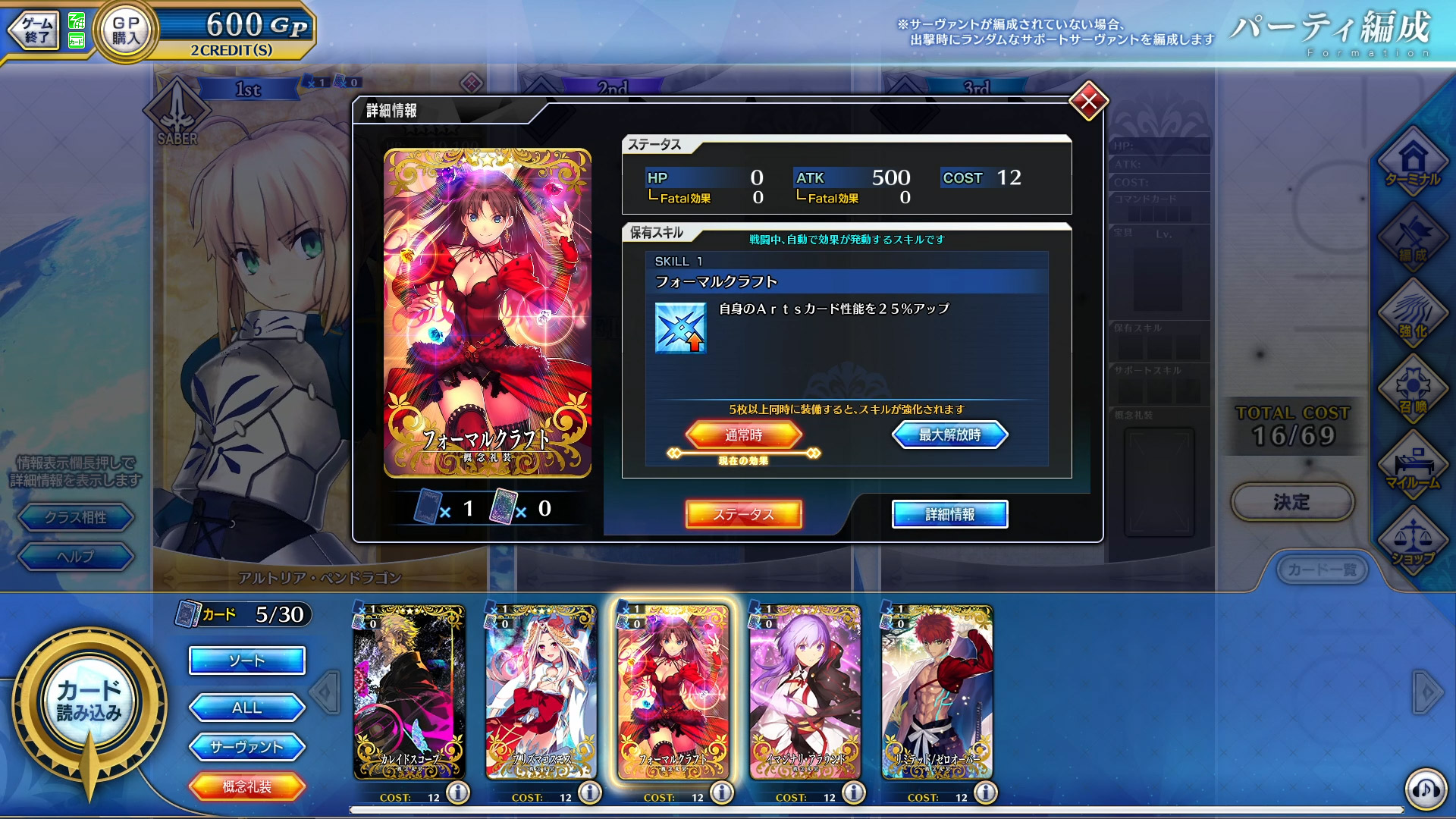Open the ショップ shop icon
This screenshot has width=1456, height=819.
click(x=1414, y=538)
